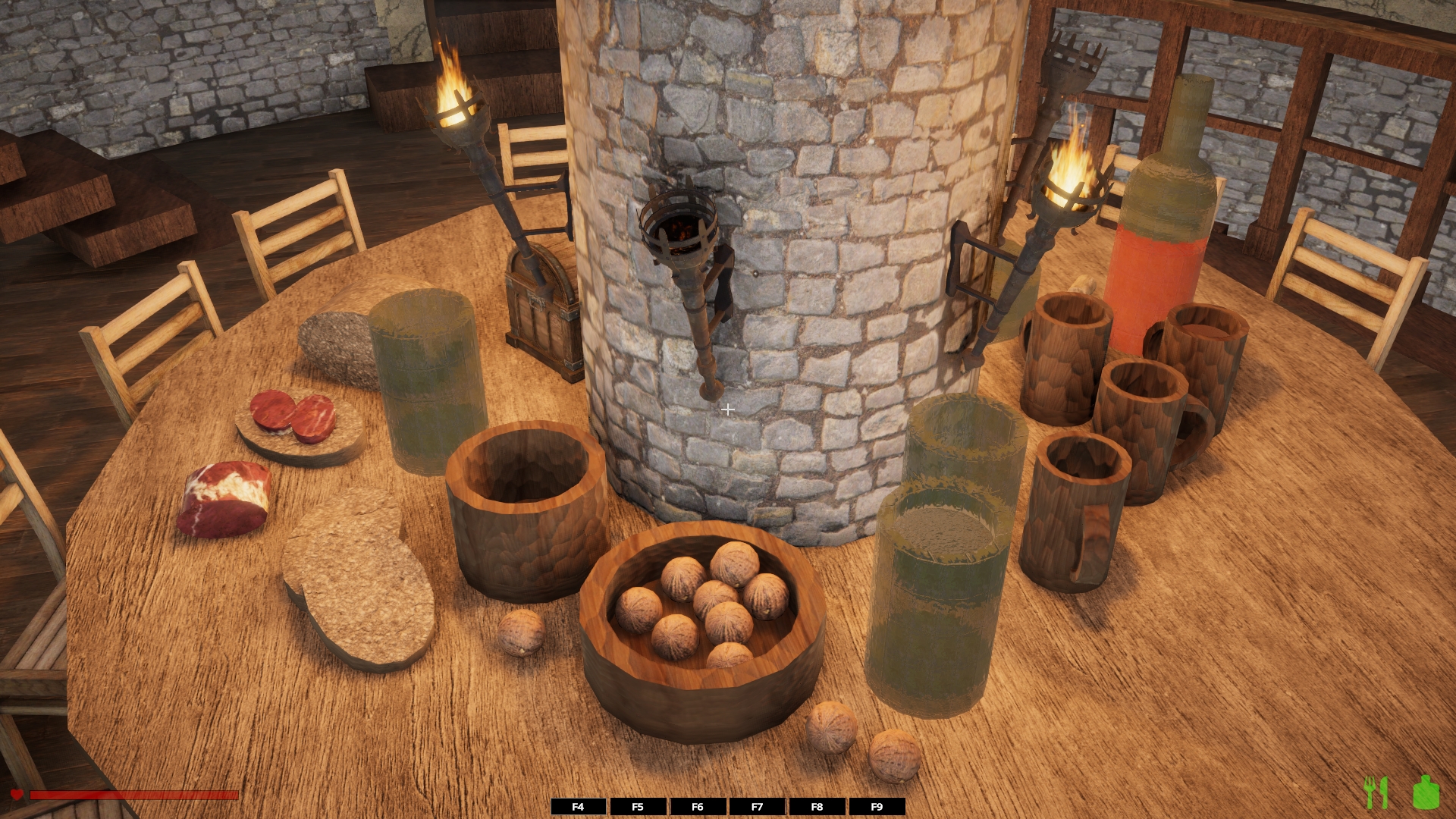Activate the F7 hotbar slot
This screenshot has width=1456, height=819.
coord(757,807)
